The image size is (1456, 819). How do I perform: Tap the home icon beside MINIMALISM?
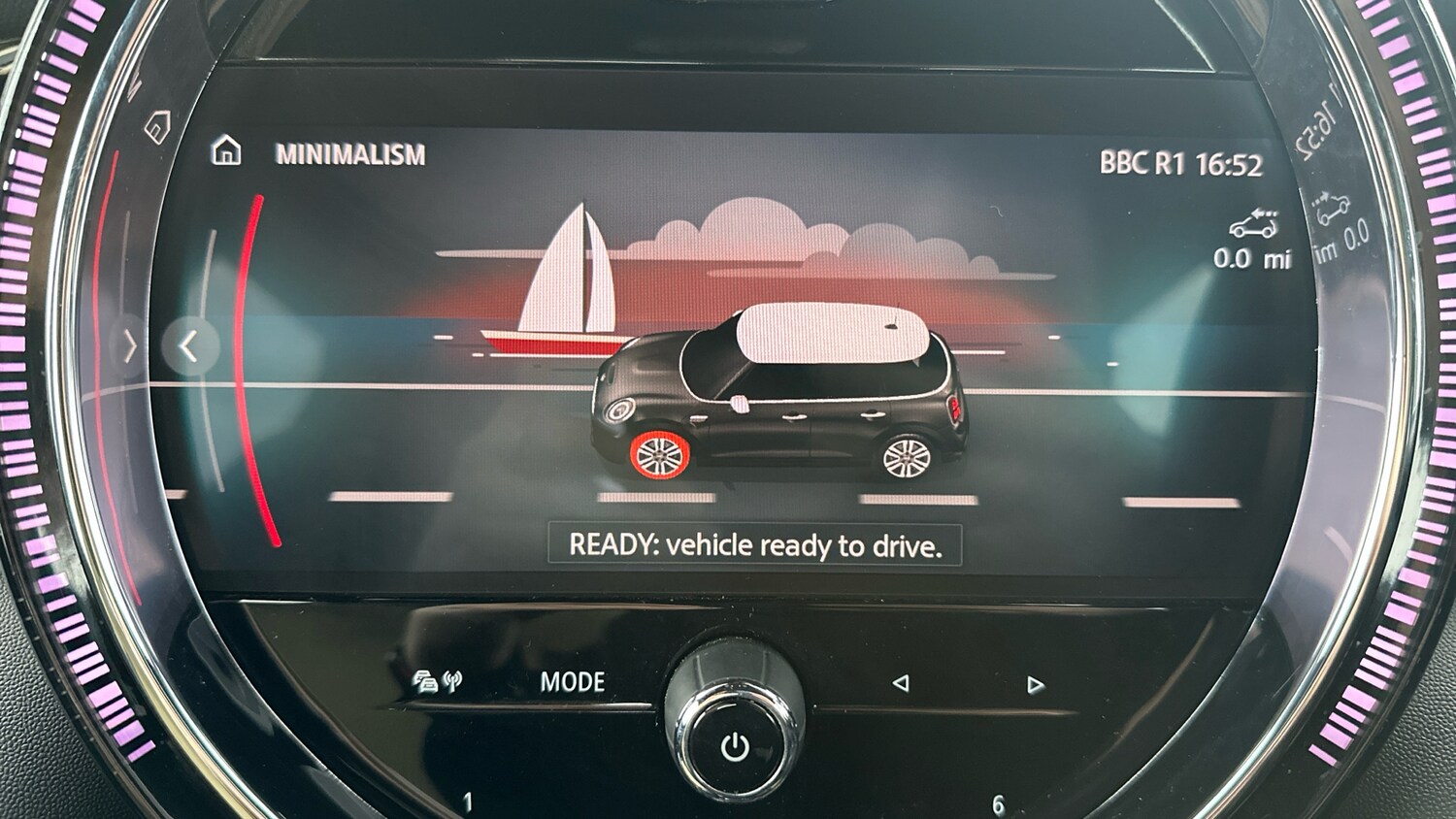point(226,151)
